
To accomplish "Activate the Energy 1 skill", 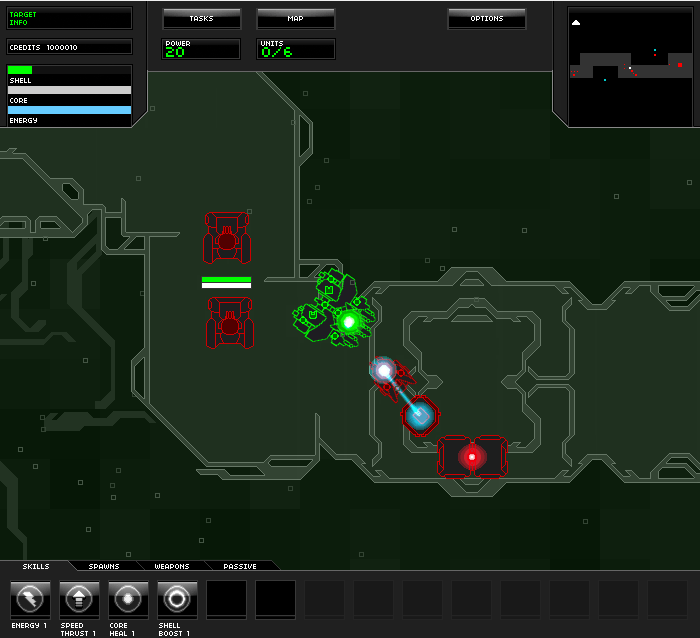I will pos(30,600).
